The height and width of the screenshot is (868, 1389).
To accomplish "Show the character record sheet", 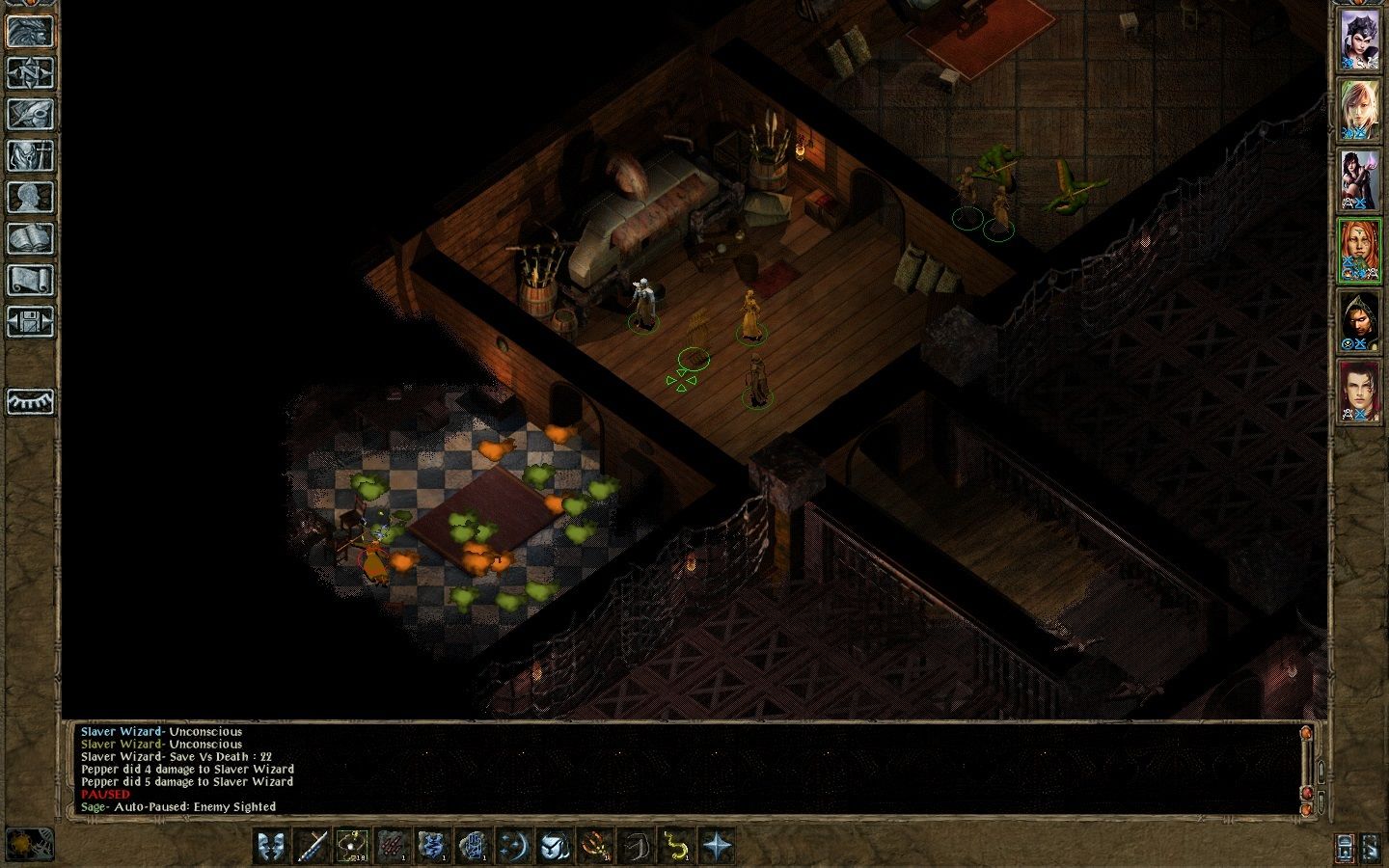I will tap(30, 197).
